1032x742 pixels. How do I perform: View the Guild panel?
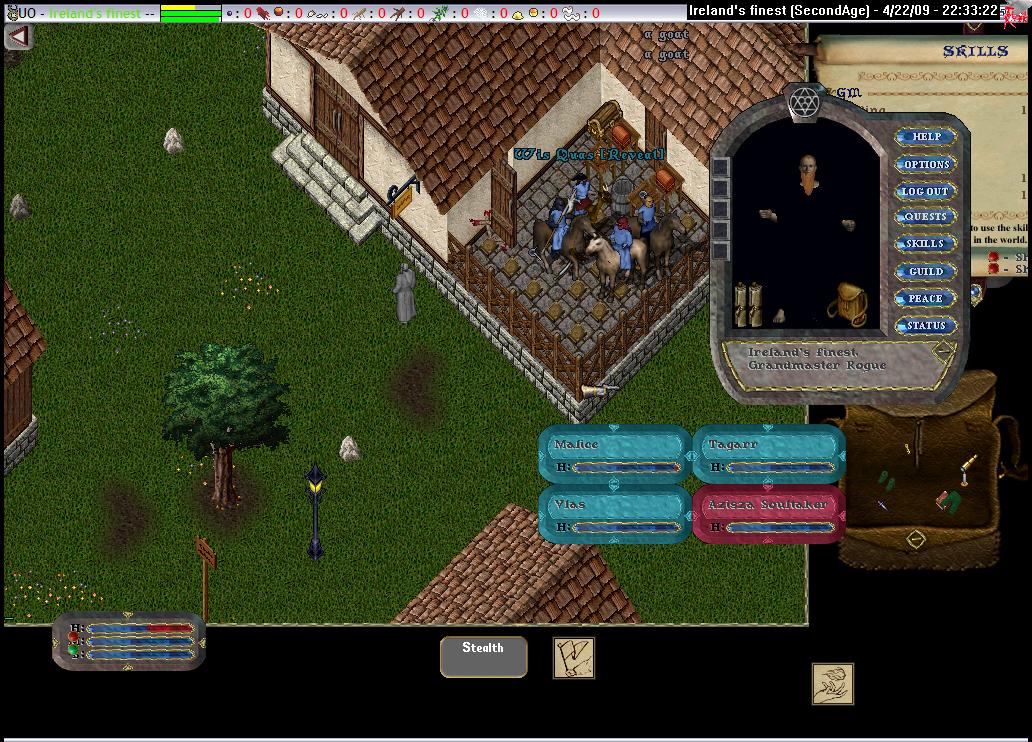point(925,271)
